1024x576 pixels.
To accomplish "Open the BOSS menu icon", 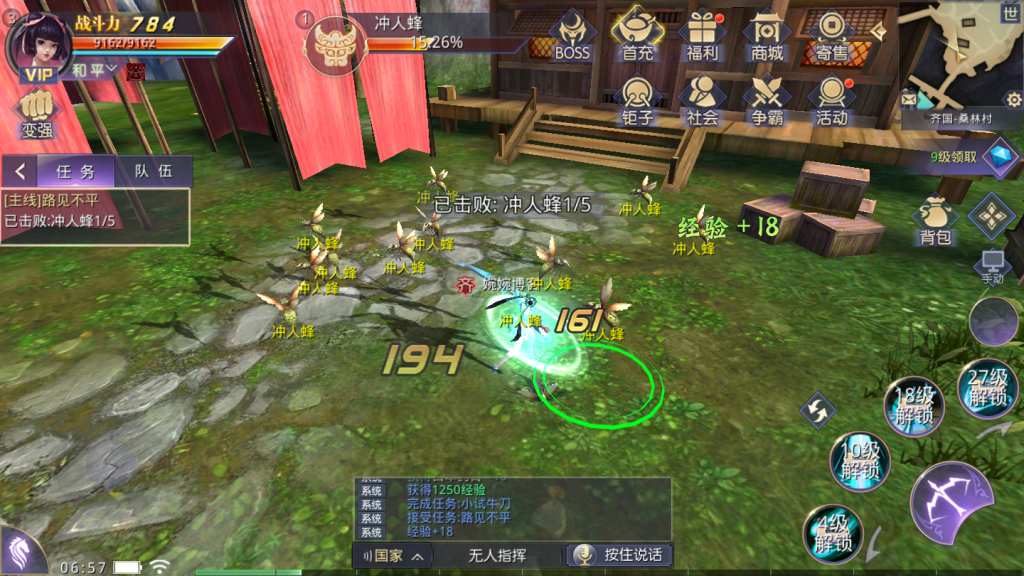I will tap(572, 35).
